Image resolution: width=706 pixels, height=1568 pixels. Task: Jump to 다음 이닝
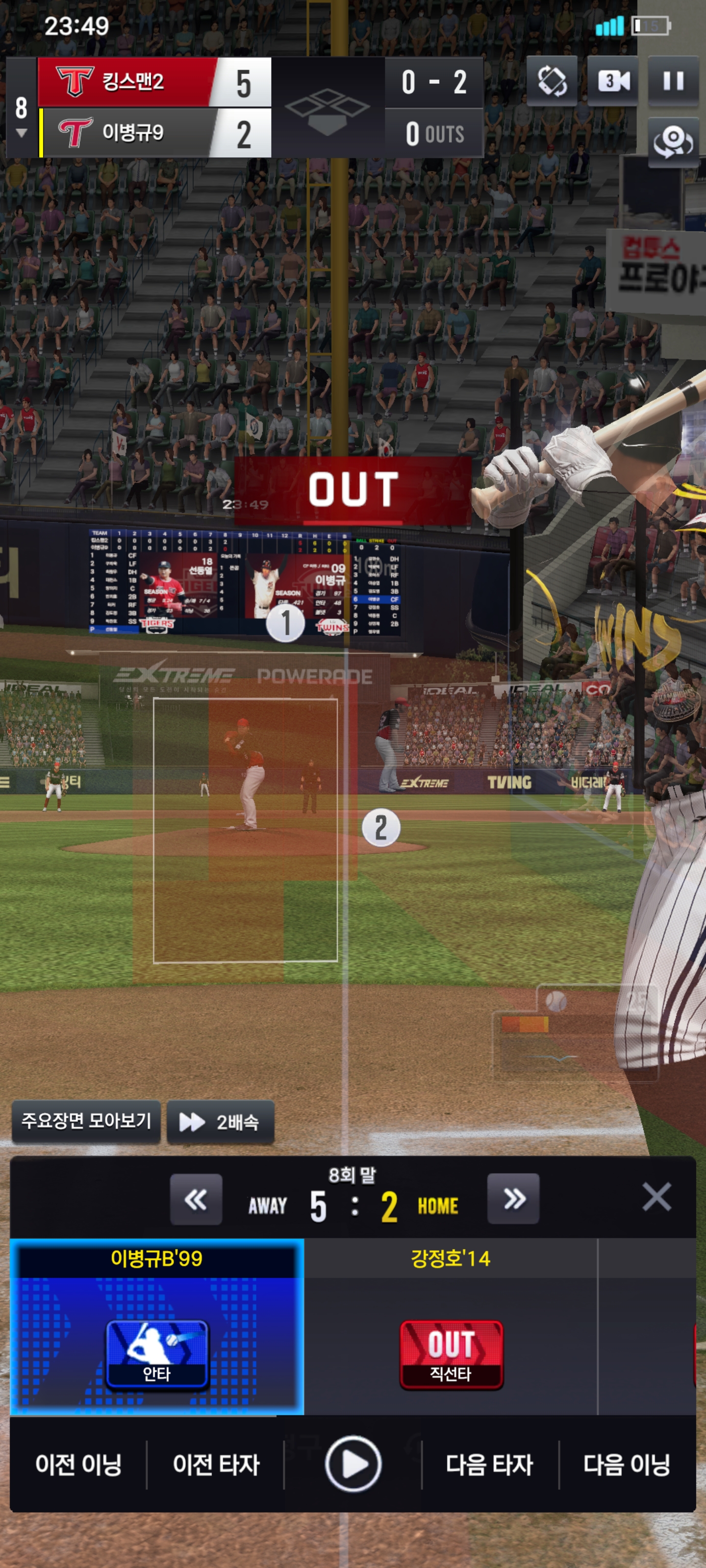click(x=627, y=1465)
